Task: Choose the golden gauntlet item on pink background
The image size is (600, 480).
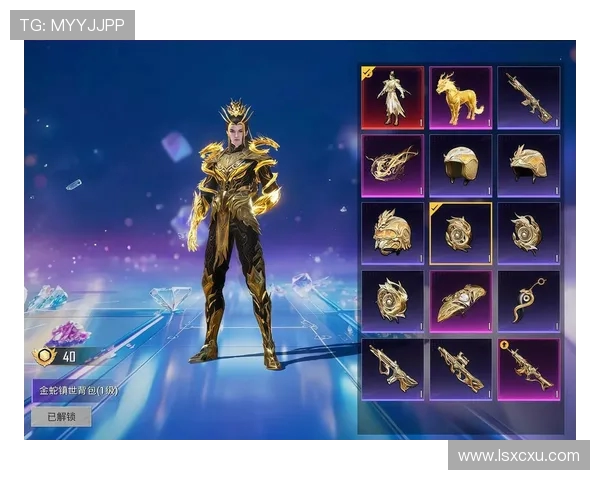Action: pos(461,301)
